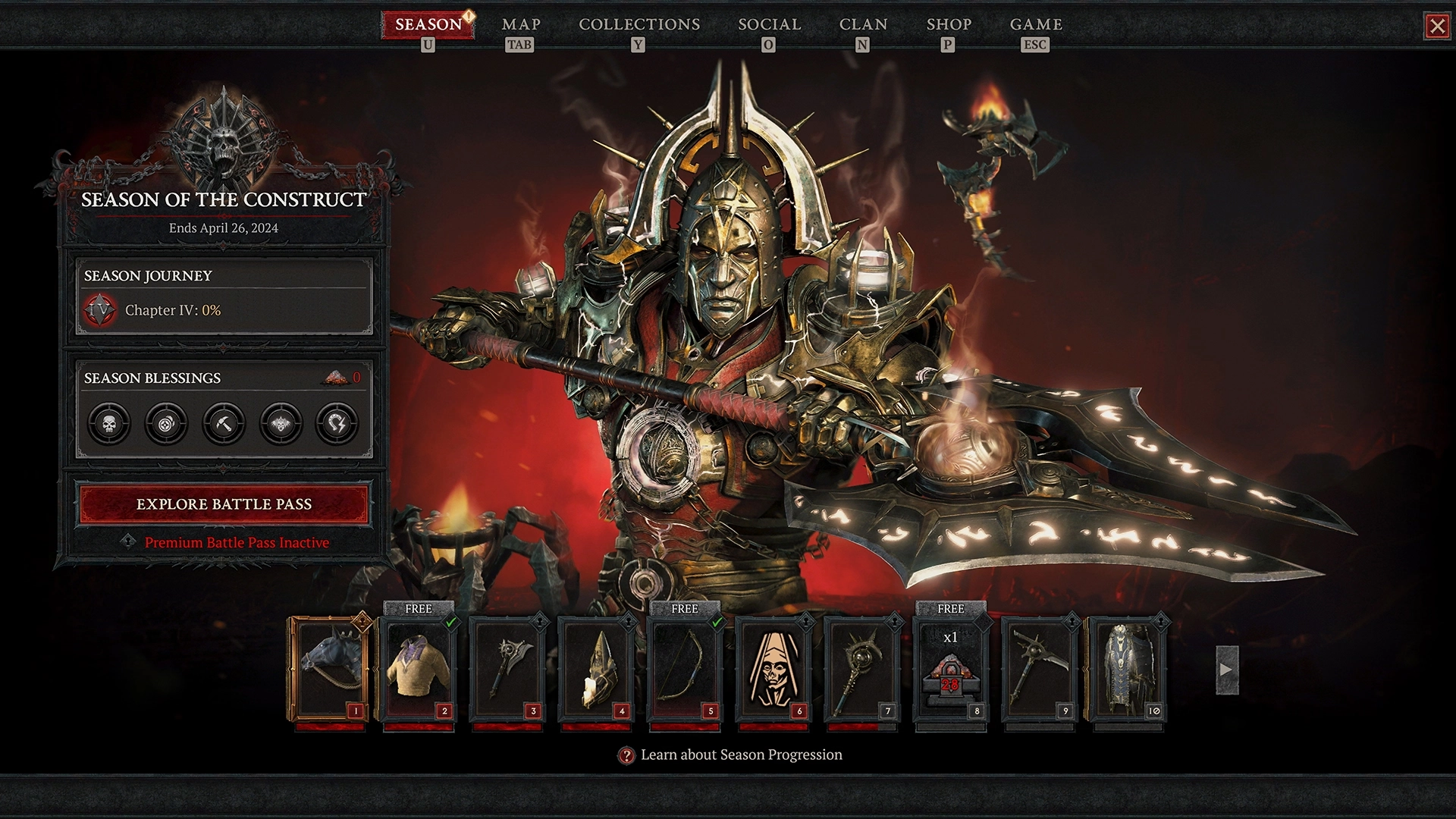
Task: Click the help icon next to Season Progression
Action: (x=626, y=755)
